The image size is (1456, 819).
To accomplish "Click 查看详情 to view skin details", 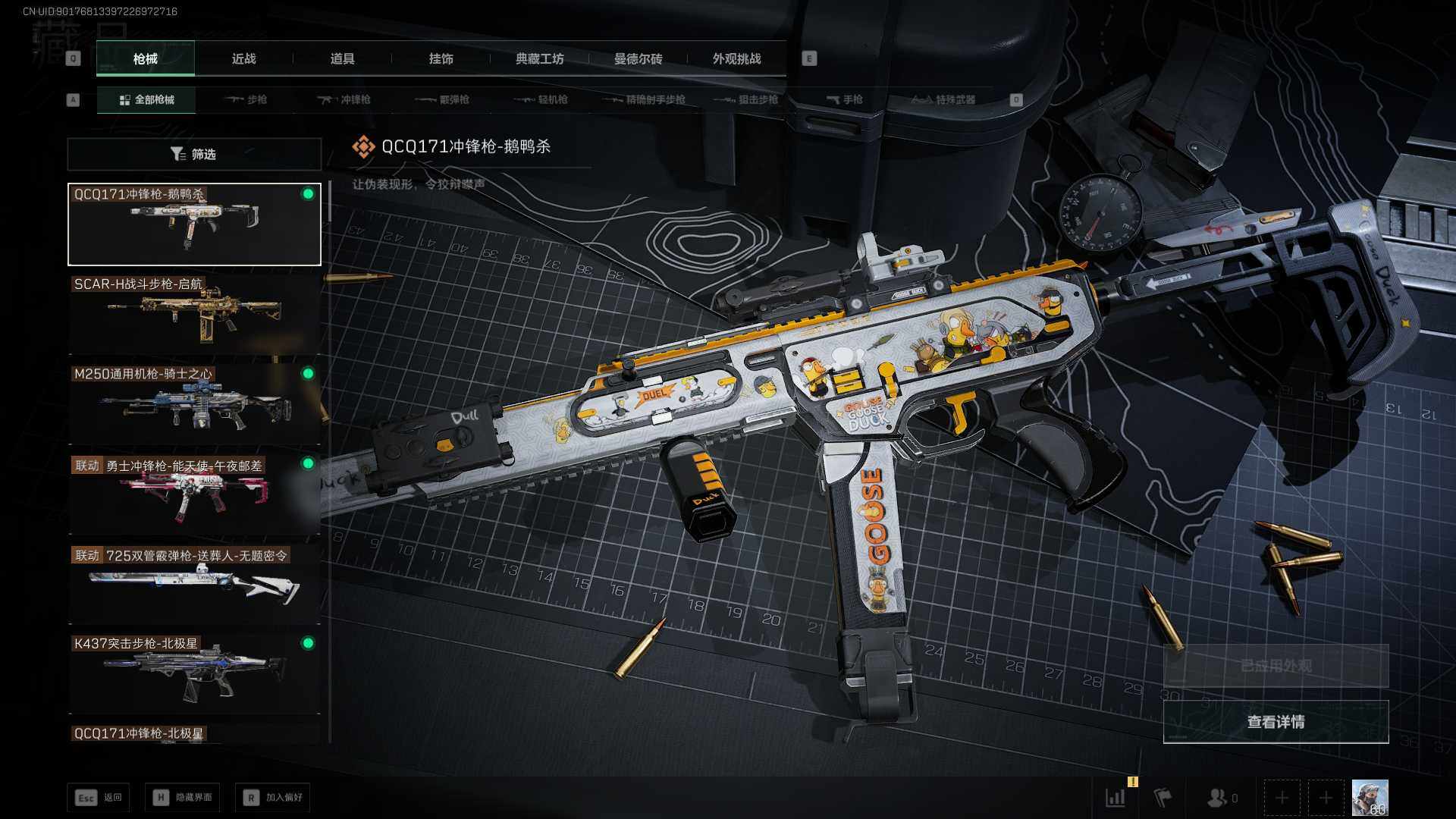I will pyautogui.click(x=1276, y=722).
